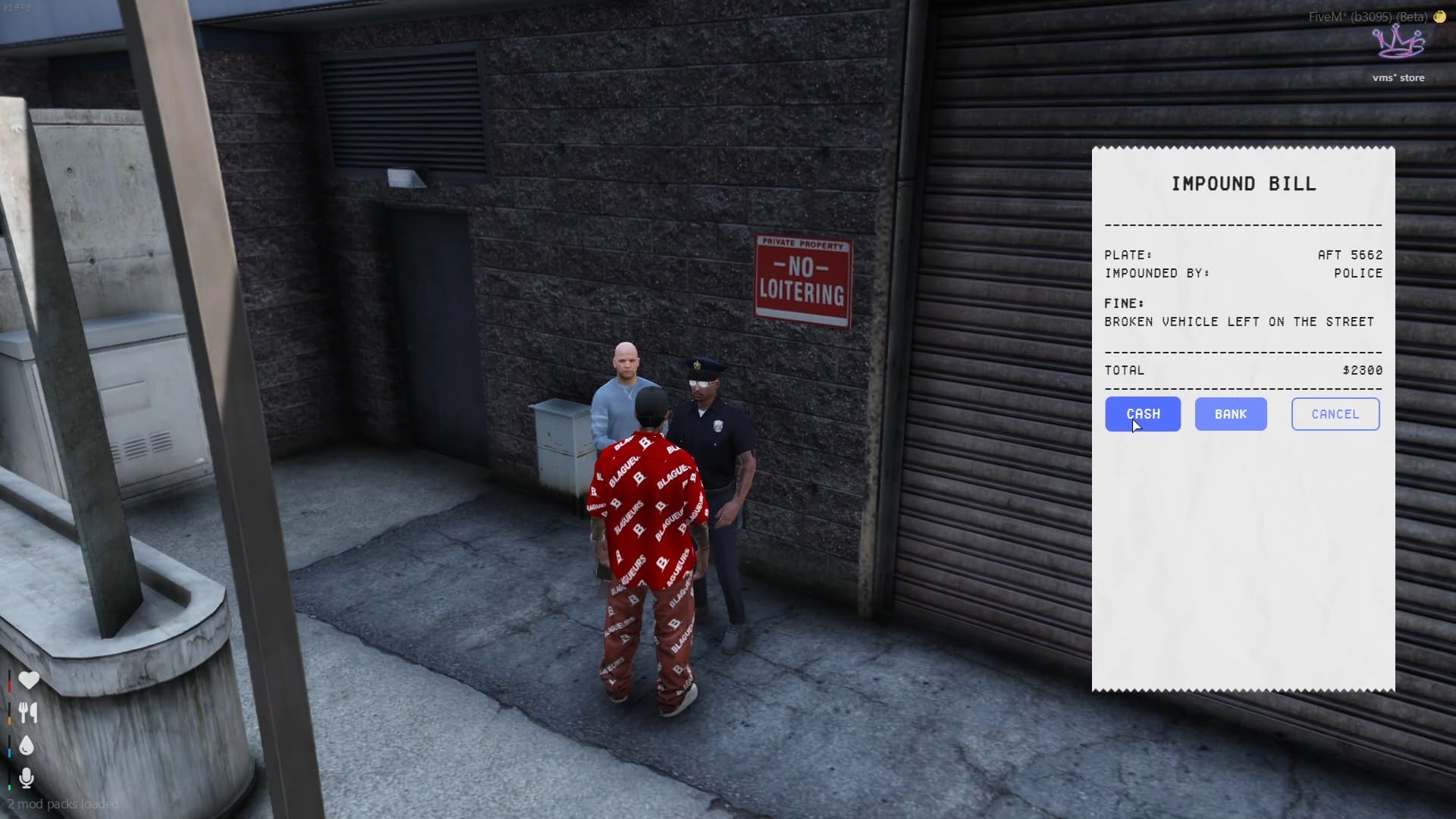Click the IMPOUND BILL title
Viewport: 1456px width, 819px height.
1244,183
